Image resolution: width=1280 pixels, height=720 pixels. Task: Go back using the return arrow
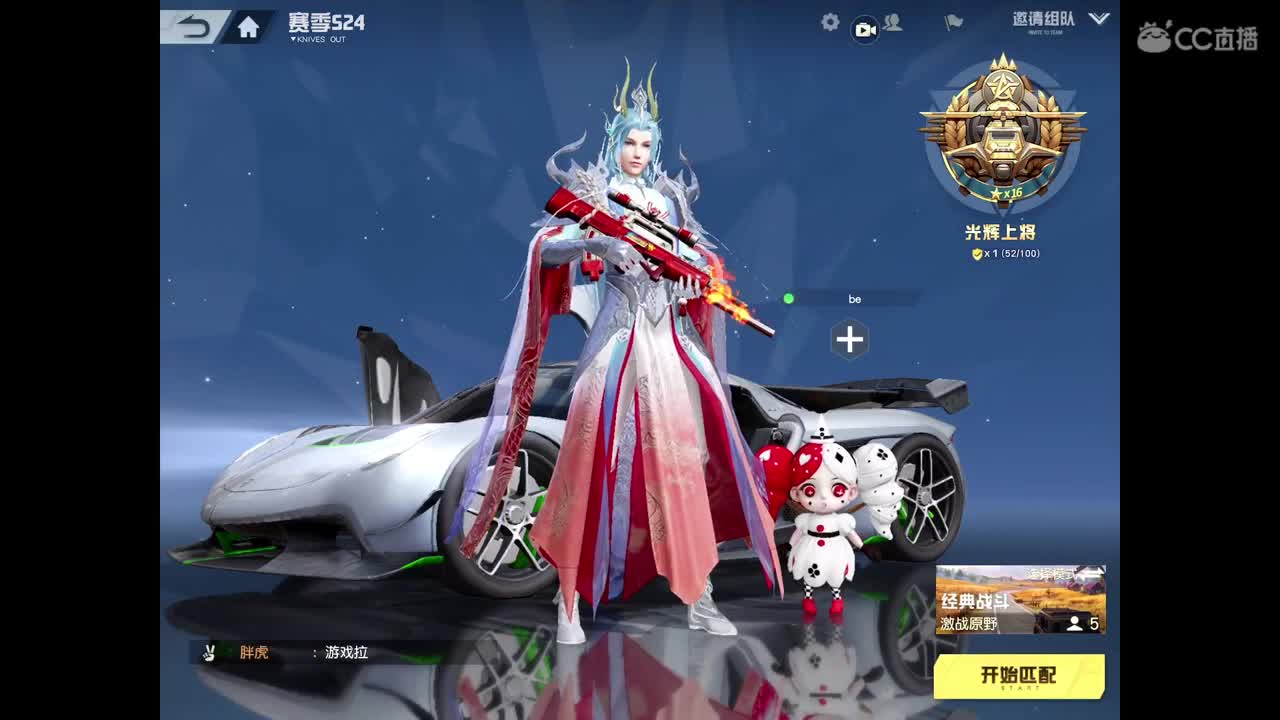coord(196,28)
